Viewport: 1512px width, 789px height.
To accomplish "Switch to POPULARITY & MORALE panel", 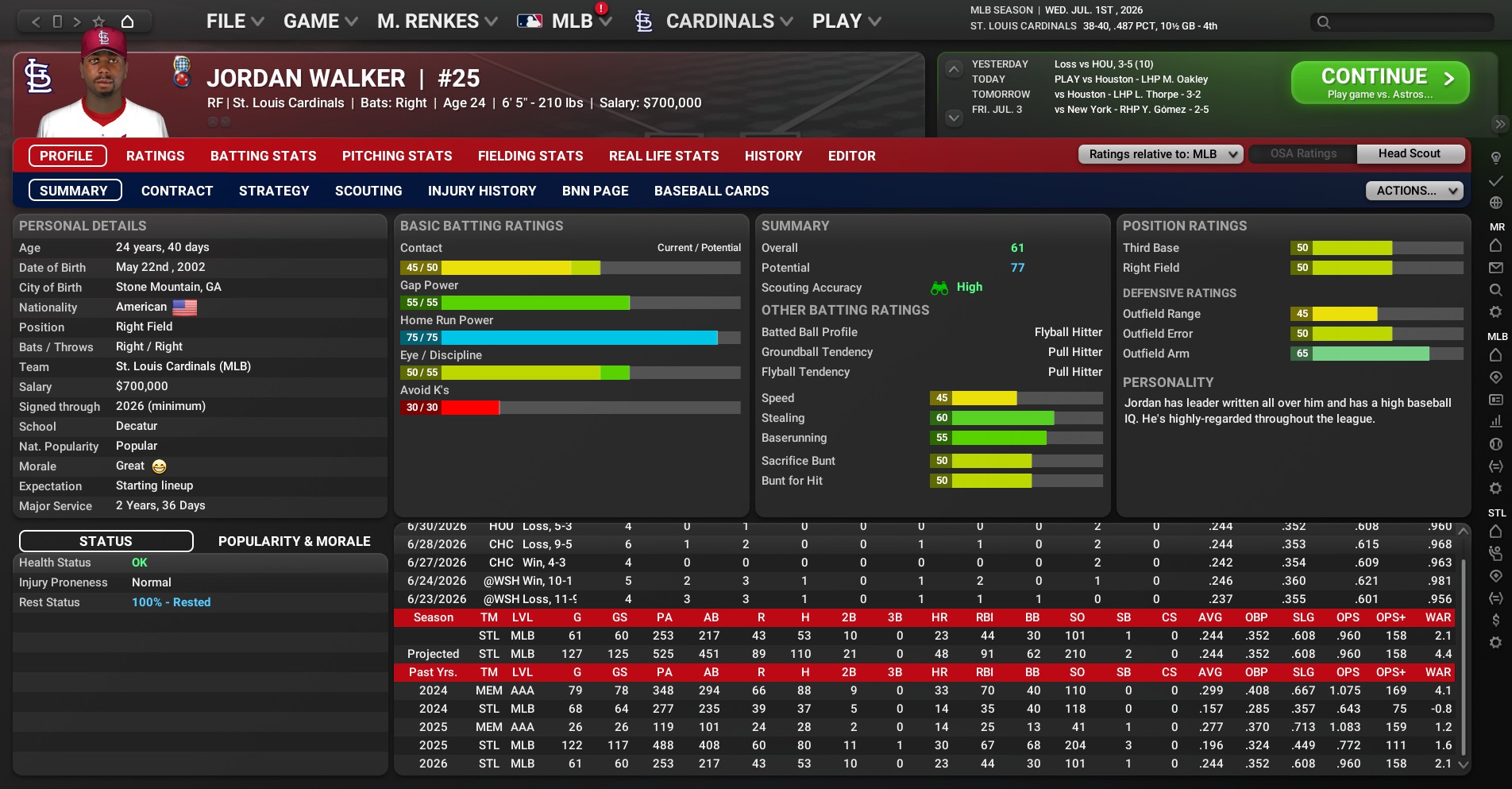I will pyautogui.click(x=294, y=541).
